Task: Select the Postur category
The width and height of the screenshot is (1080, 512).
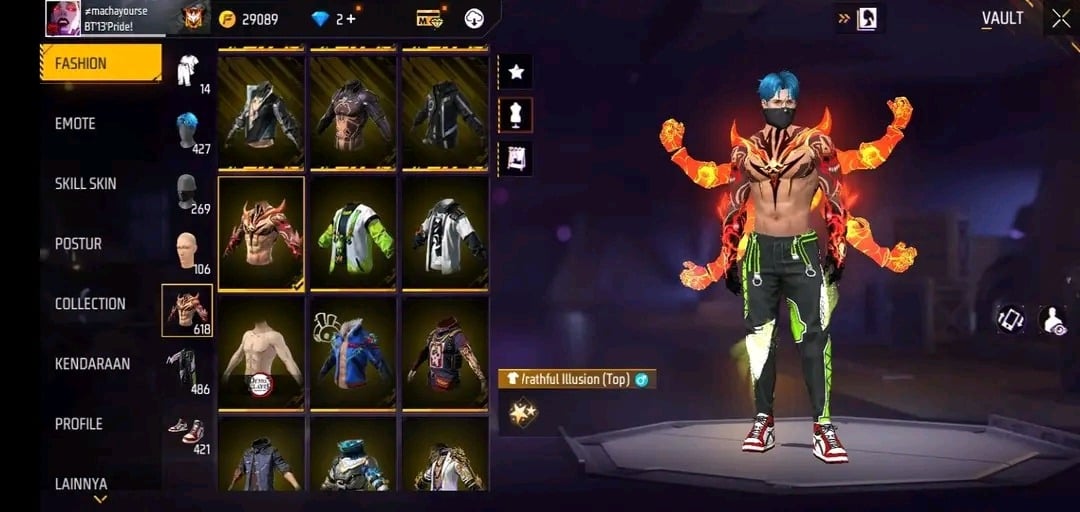Action: point(79,243)
